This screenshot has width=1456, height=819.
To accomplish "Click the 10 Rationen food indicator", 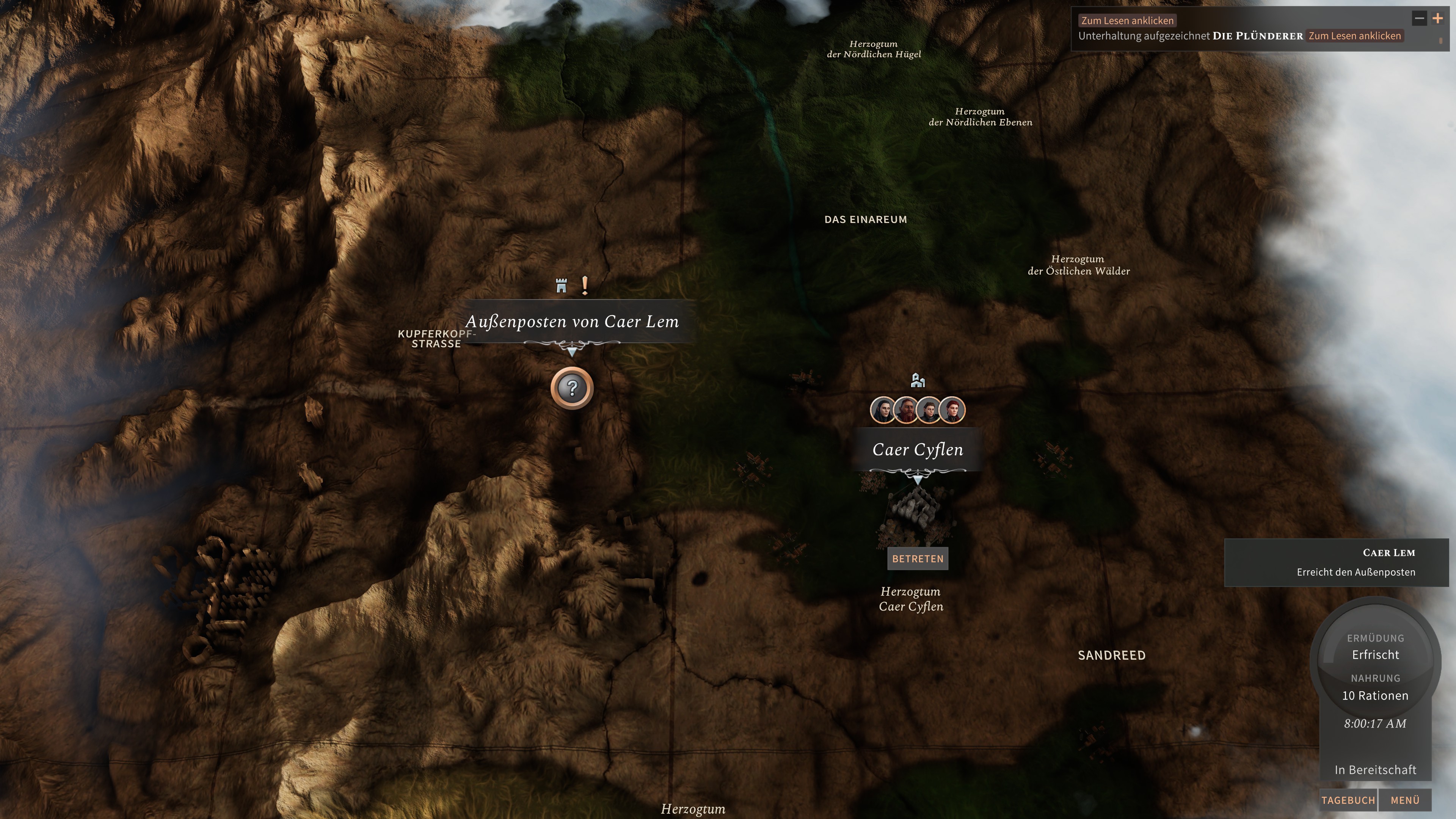I will point(1376,696).
